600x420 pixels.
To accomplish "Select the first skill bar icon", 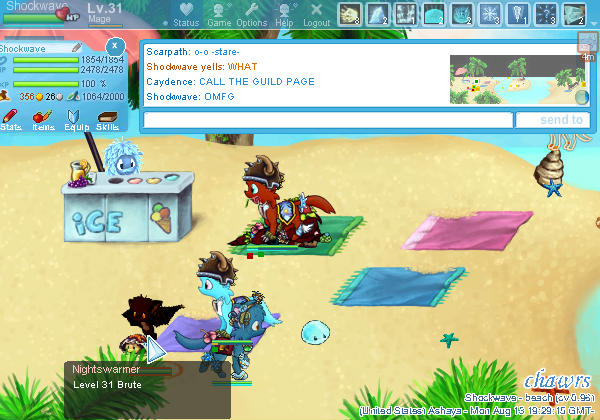I will pos(351,14).
